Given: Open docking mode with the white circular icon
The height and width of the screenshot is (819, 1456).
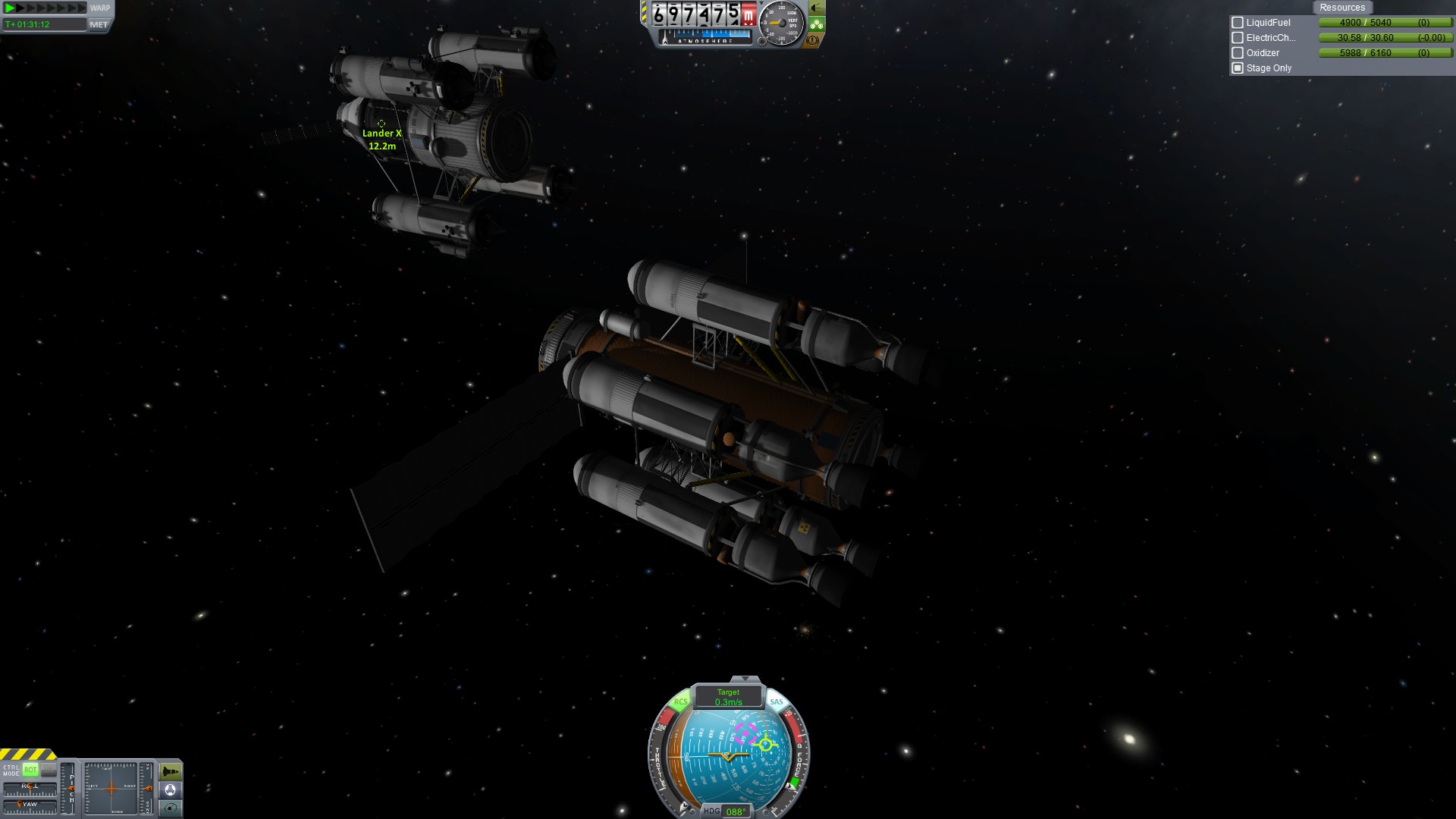Looking at the screenshot, I should coord(171,790).
